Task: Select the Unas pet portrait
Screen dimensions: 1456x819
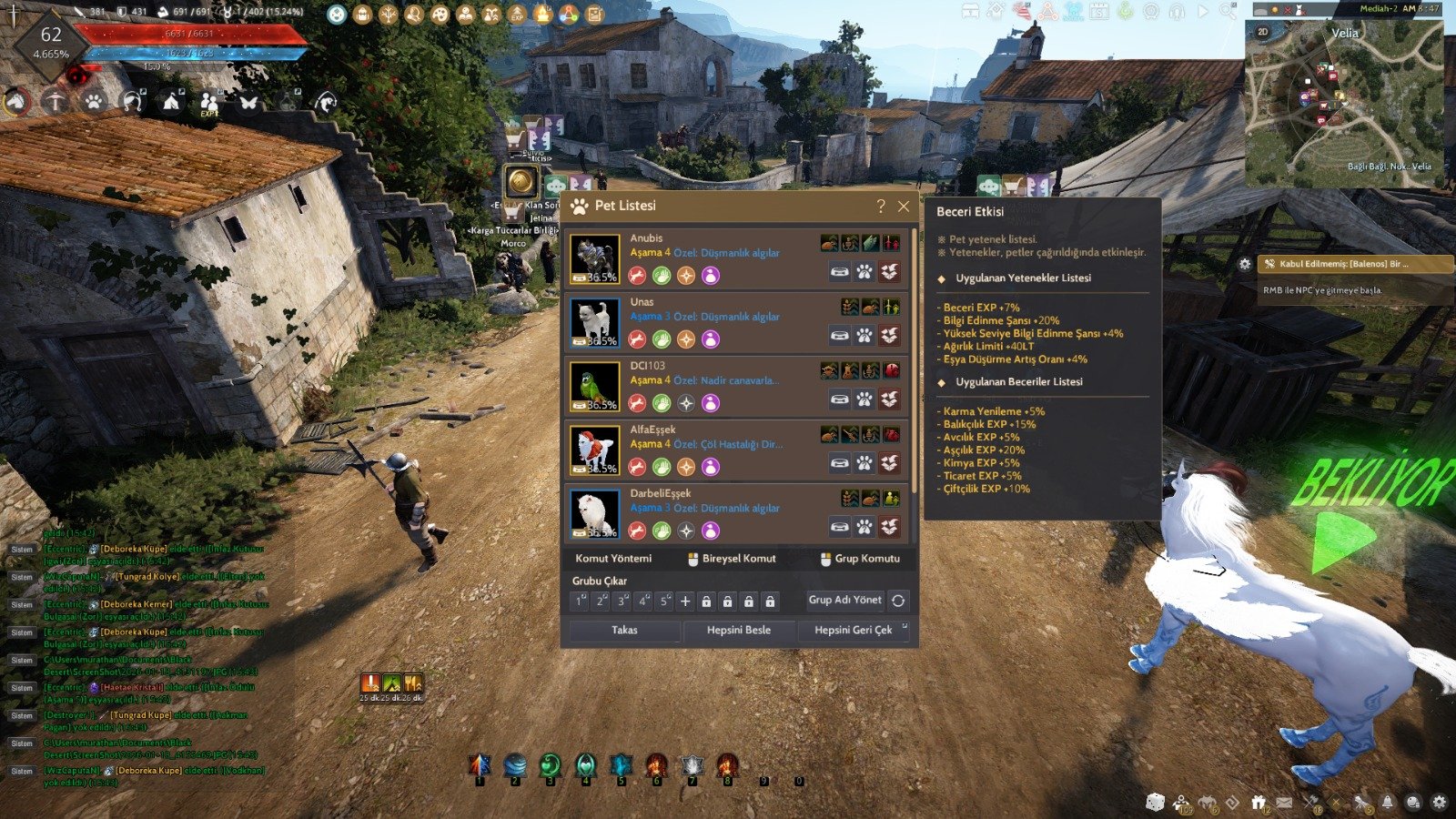Action: pos(595,322)
